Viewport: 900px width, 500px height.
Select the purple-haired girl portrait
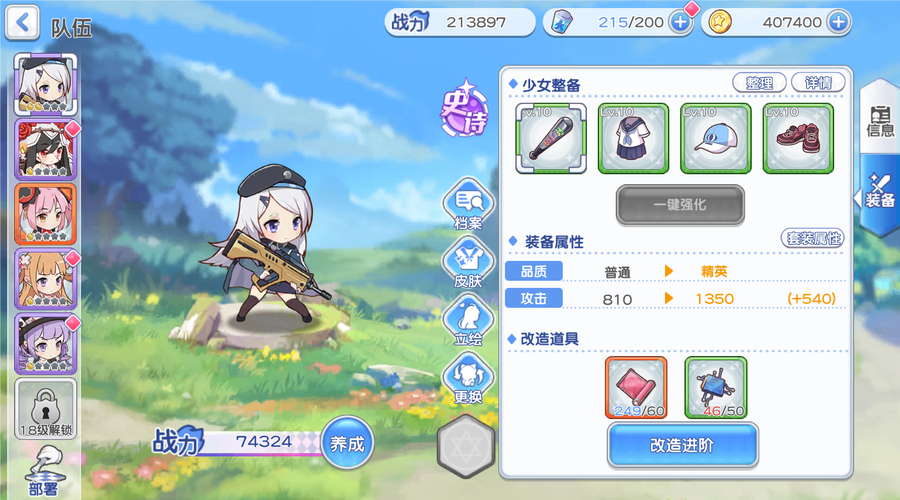pos(44,344)
